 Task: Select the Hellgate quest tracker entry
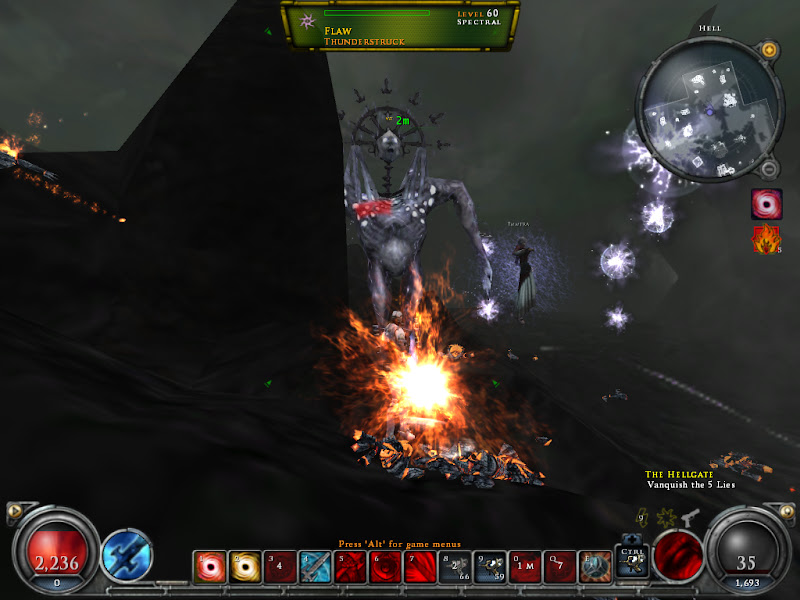689,479
